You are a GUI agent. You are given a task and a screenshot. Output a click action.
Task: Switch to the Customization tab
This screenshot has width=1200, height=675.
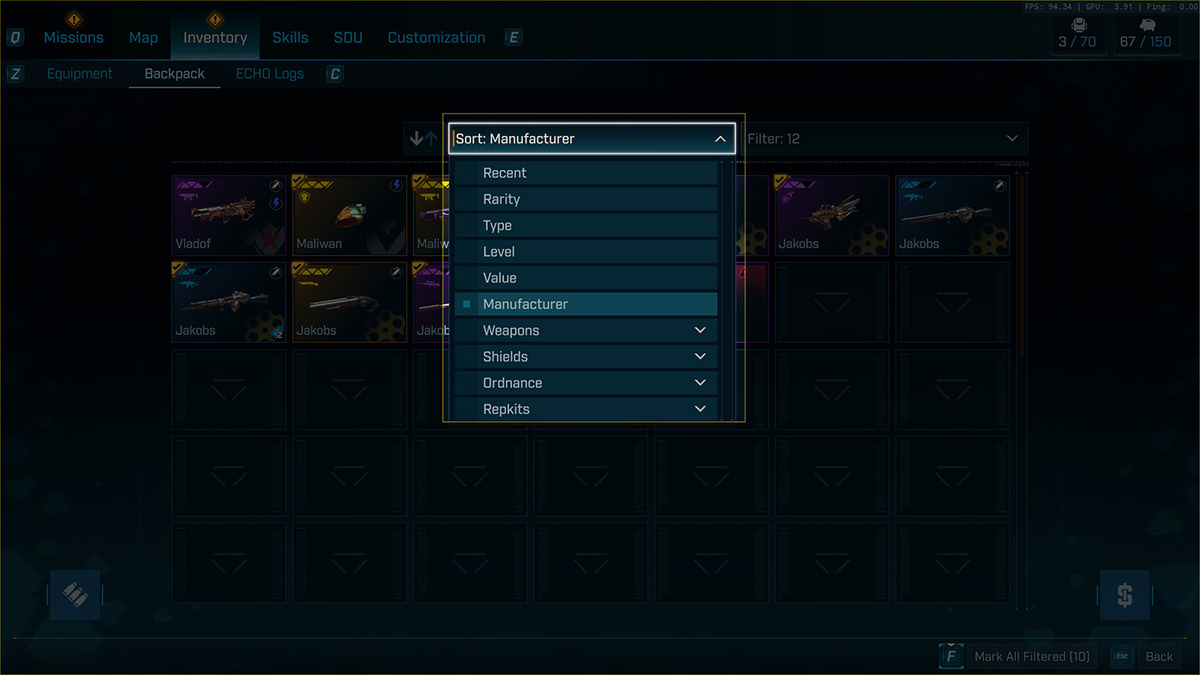click(436, 38)
